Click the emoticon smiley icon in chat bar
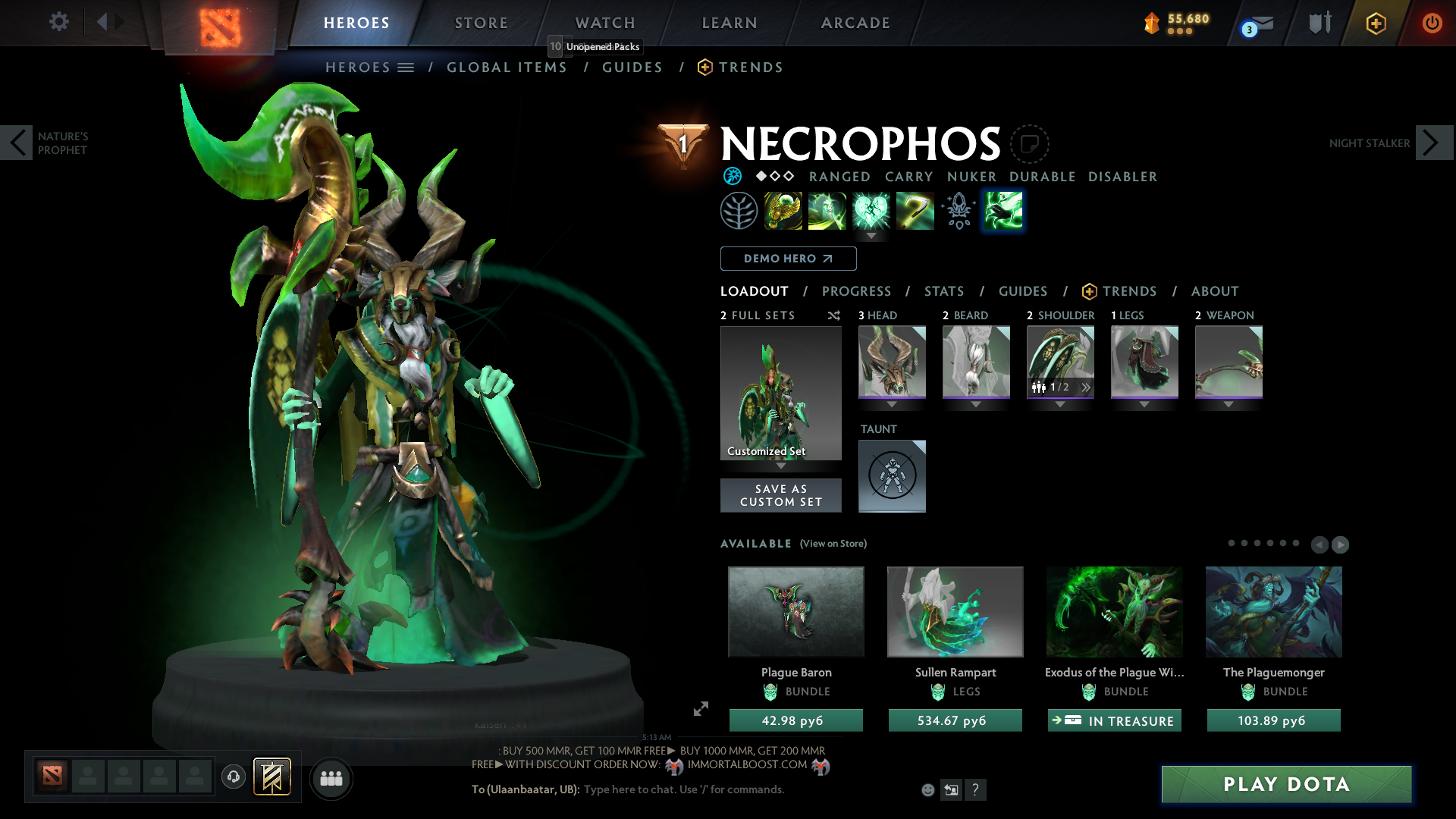1456x819 pixels. point(928,789)
